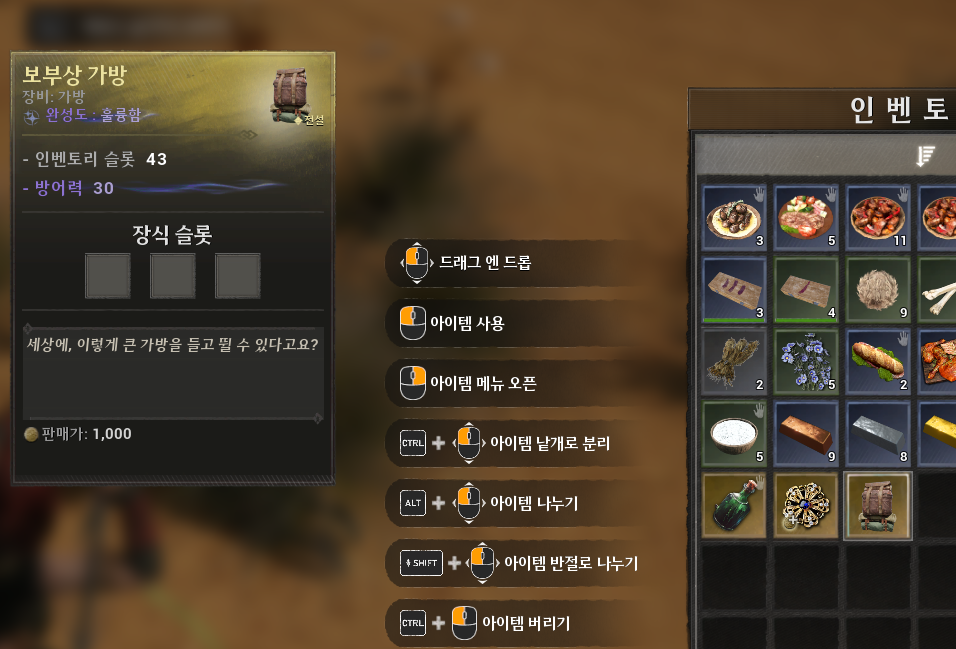Pick the meat and vegetable platter with 5
Viewport: 956px width, 649px height.
pos(805,217)
